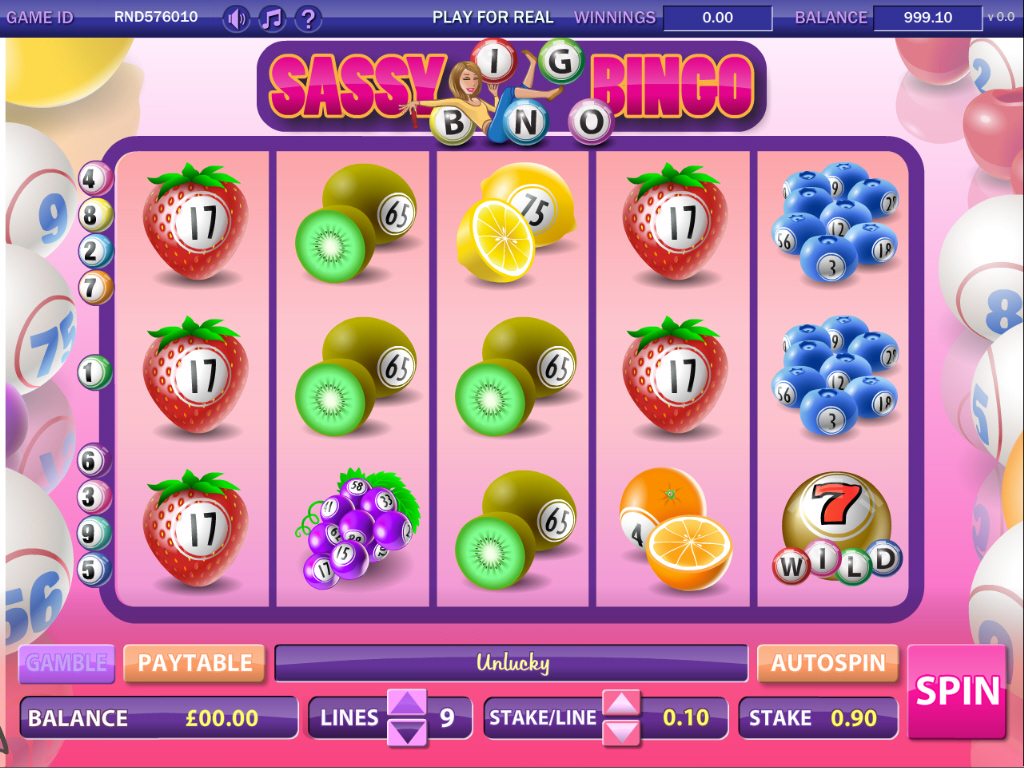Raise the stake per line

(x=621, y=703)
